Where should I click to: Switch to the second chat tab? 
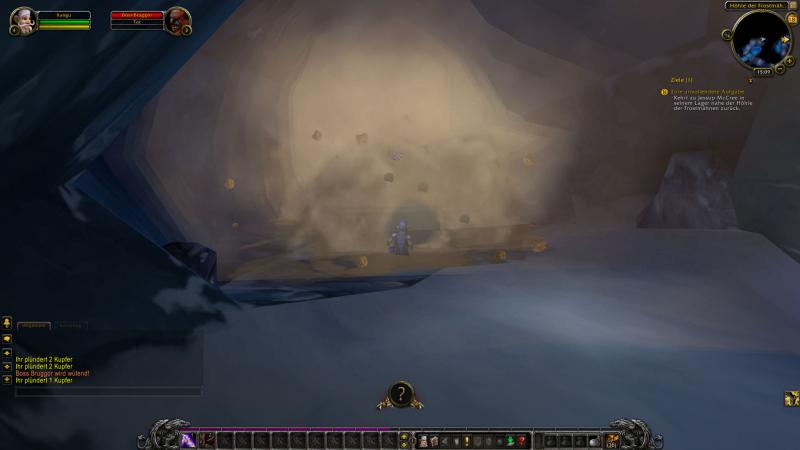(x=69, y=325)
